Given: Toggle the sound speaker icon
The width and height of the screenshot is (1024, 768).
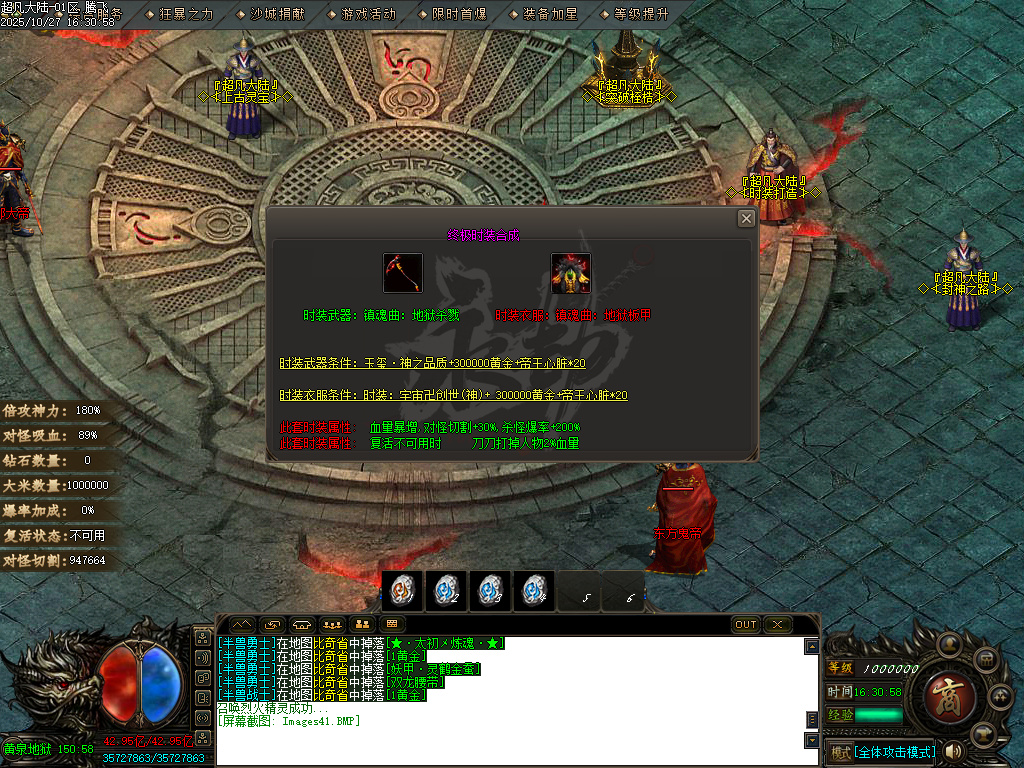Looking at the screenshot, I should point(953,751).
